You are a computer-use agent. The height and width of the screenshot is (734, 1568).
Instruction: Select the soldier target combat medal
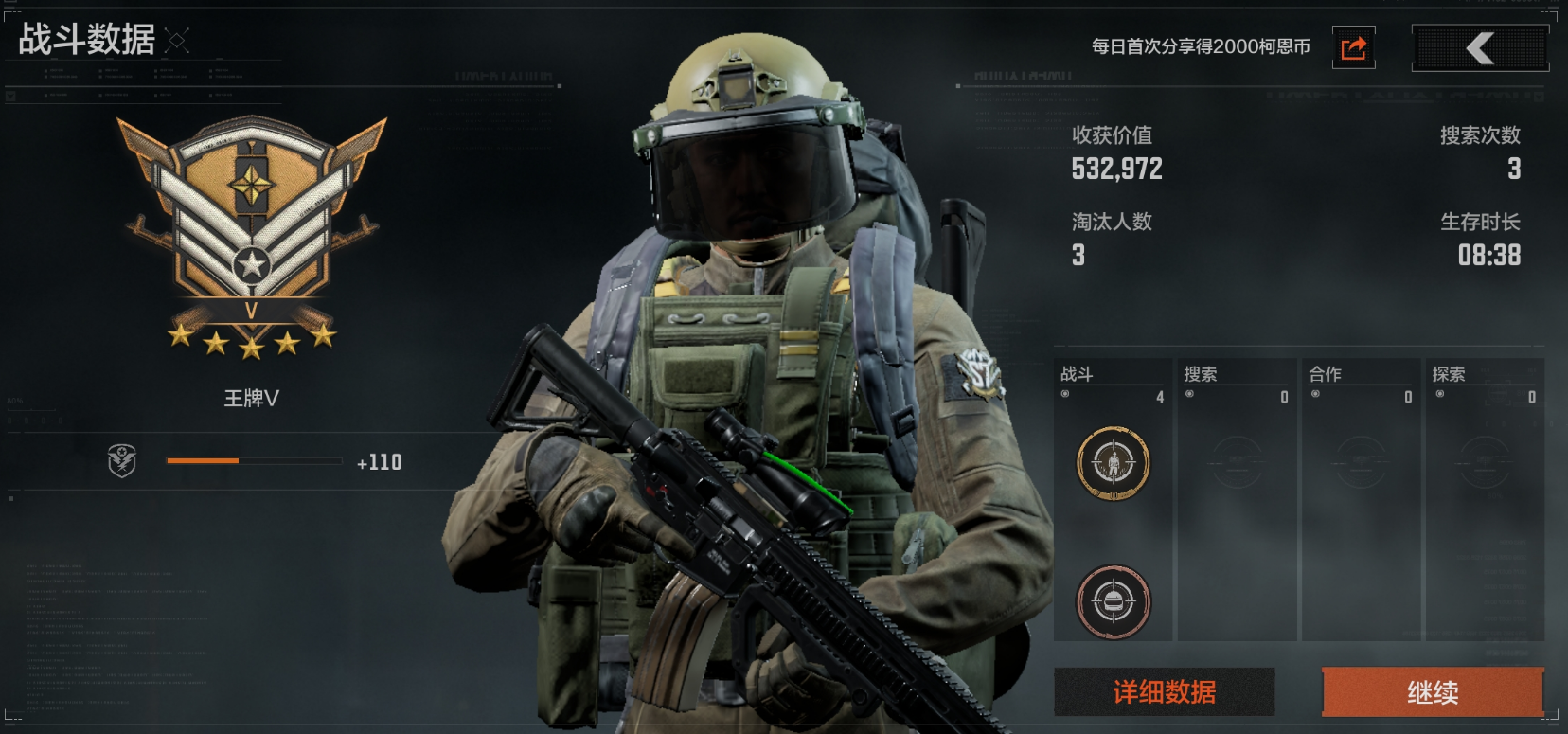(1114, 463)
